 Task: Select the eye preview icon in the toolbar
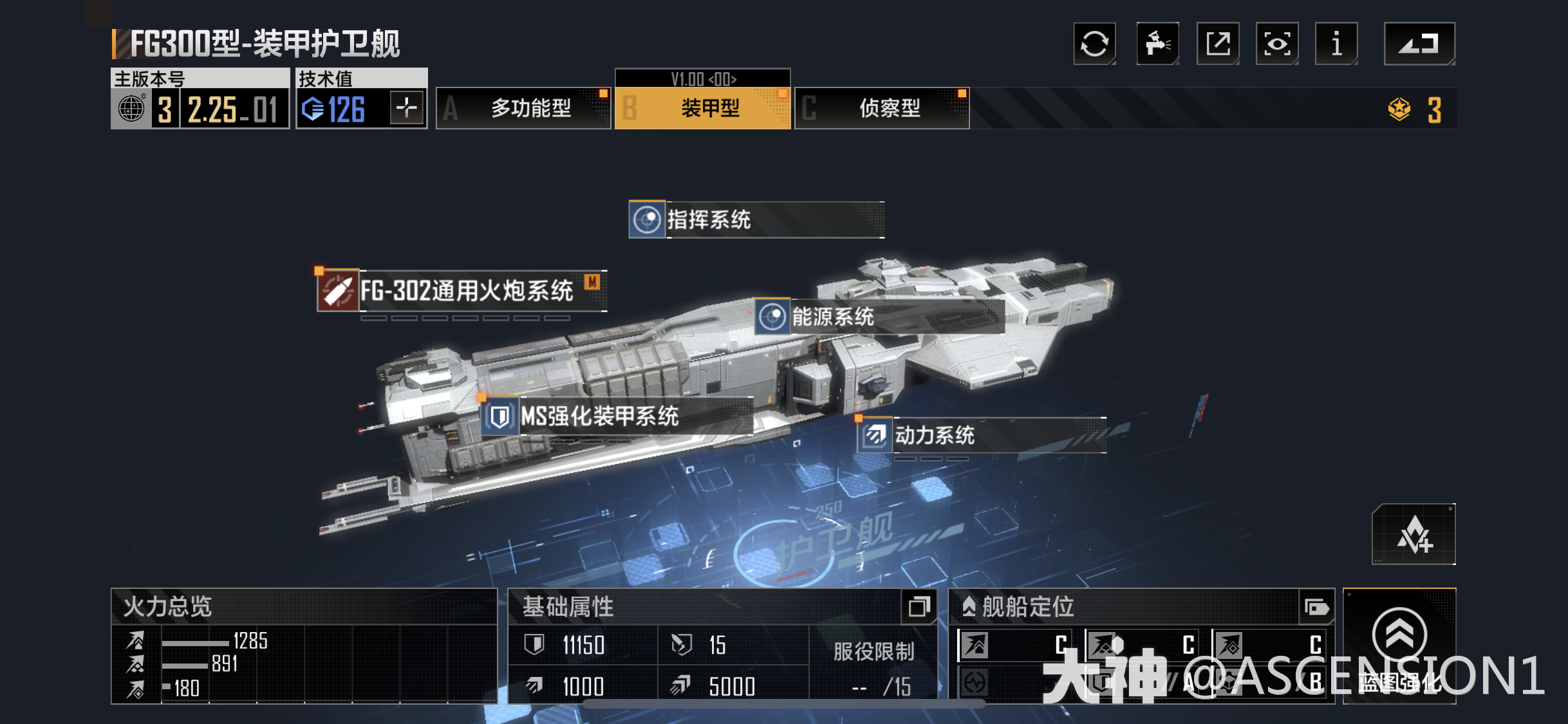pos(1277,44)
